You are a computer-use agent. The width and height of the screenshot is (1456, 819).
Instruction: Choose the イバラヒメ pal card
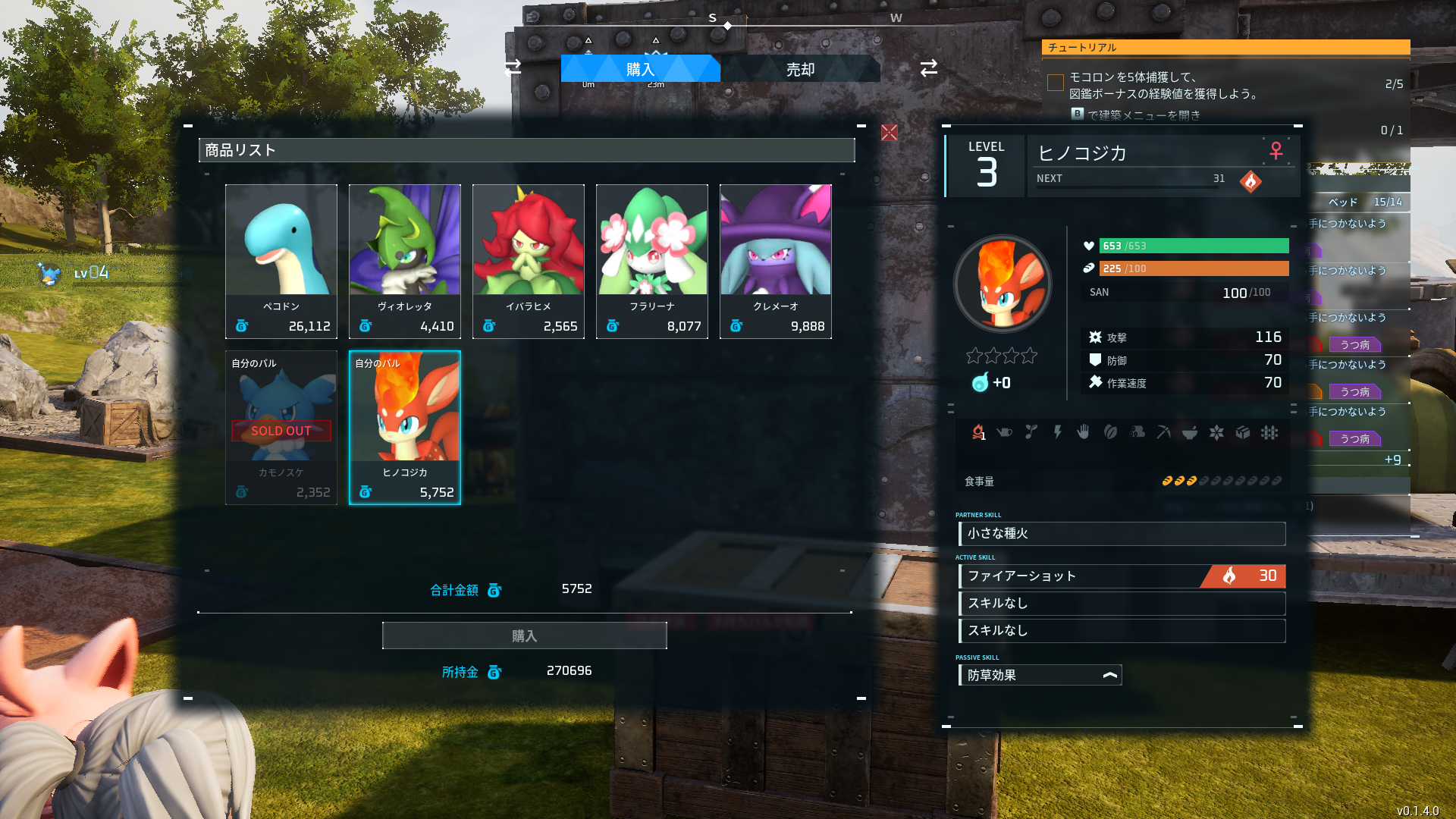click(x=529, y=261)
